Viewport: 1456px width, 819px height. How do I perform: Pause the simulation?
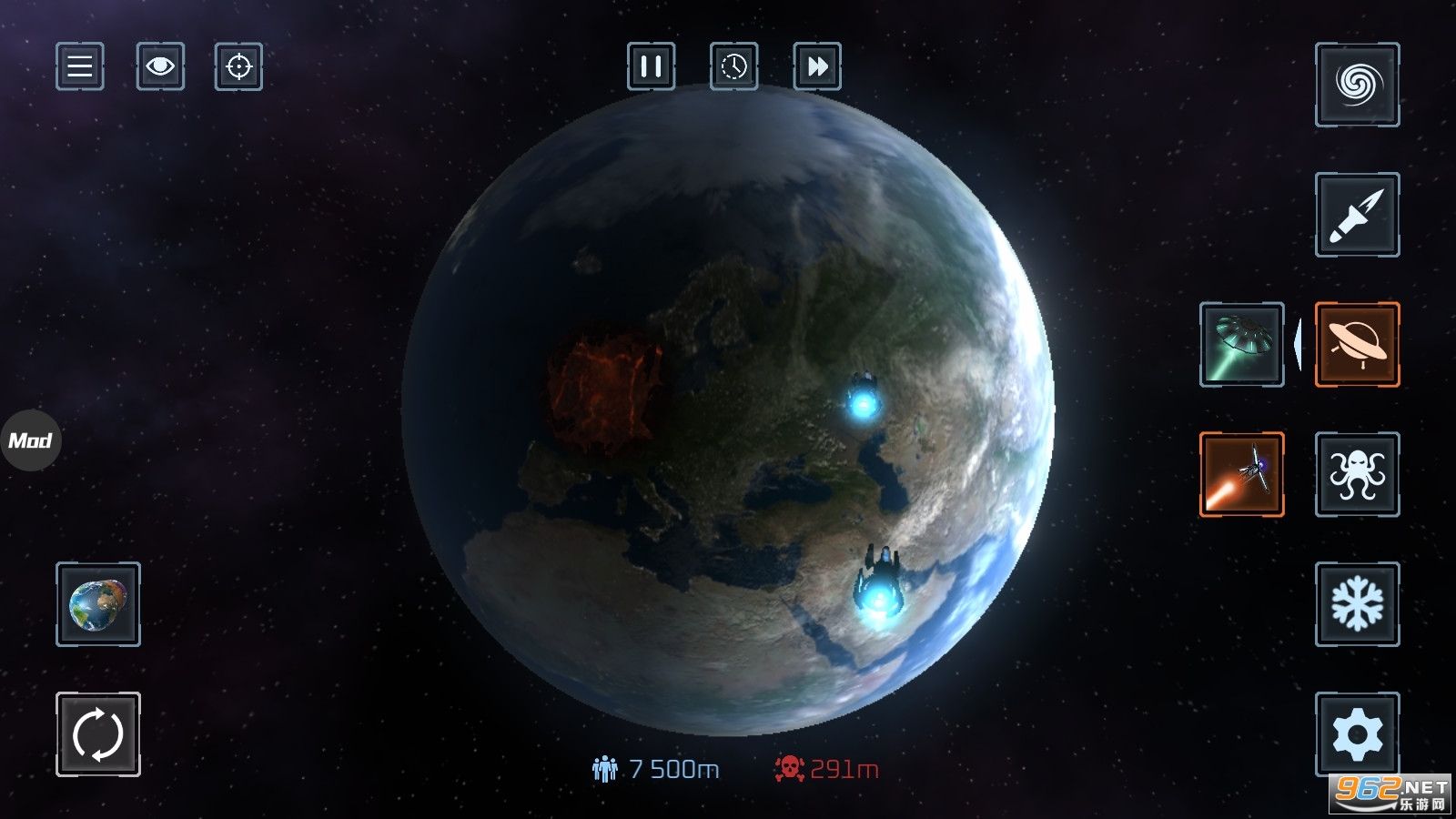click(651, 66)
